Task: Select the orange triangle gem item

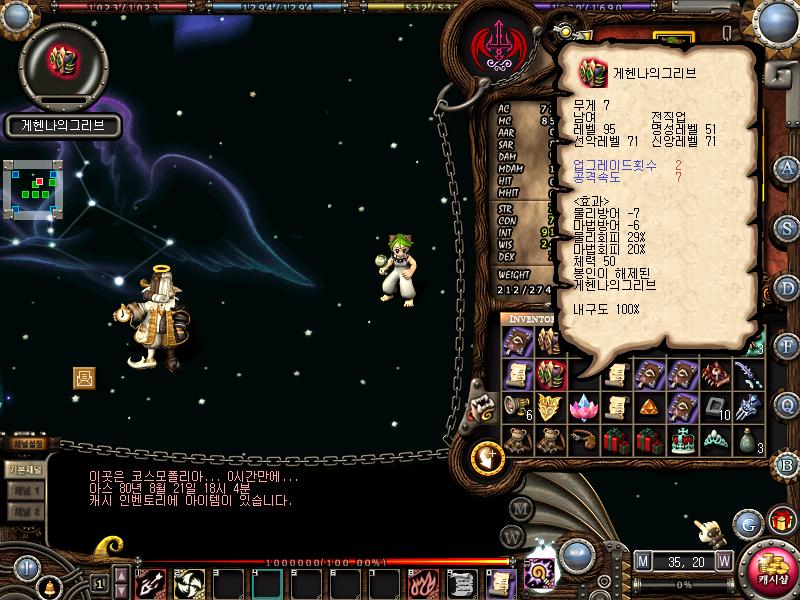Action: point(651,406)
